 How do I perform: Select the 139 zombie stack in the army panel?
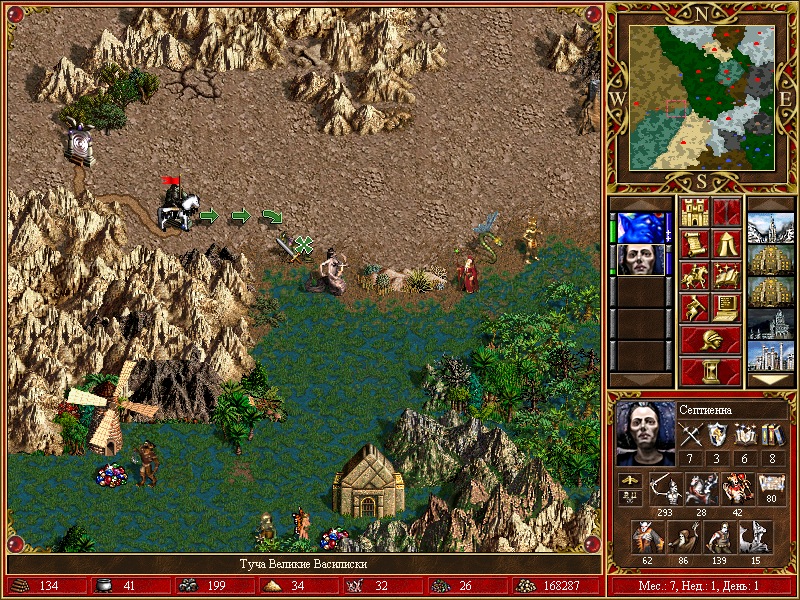point(719,537)
